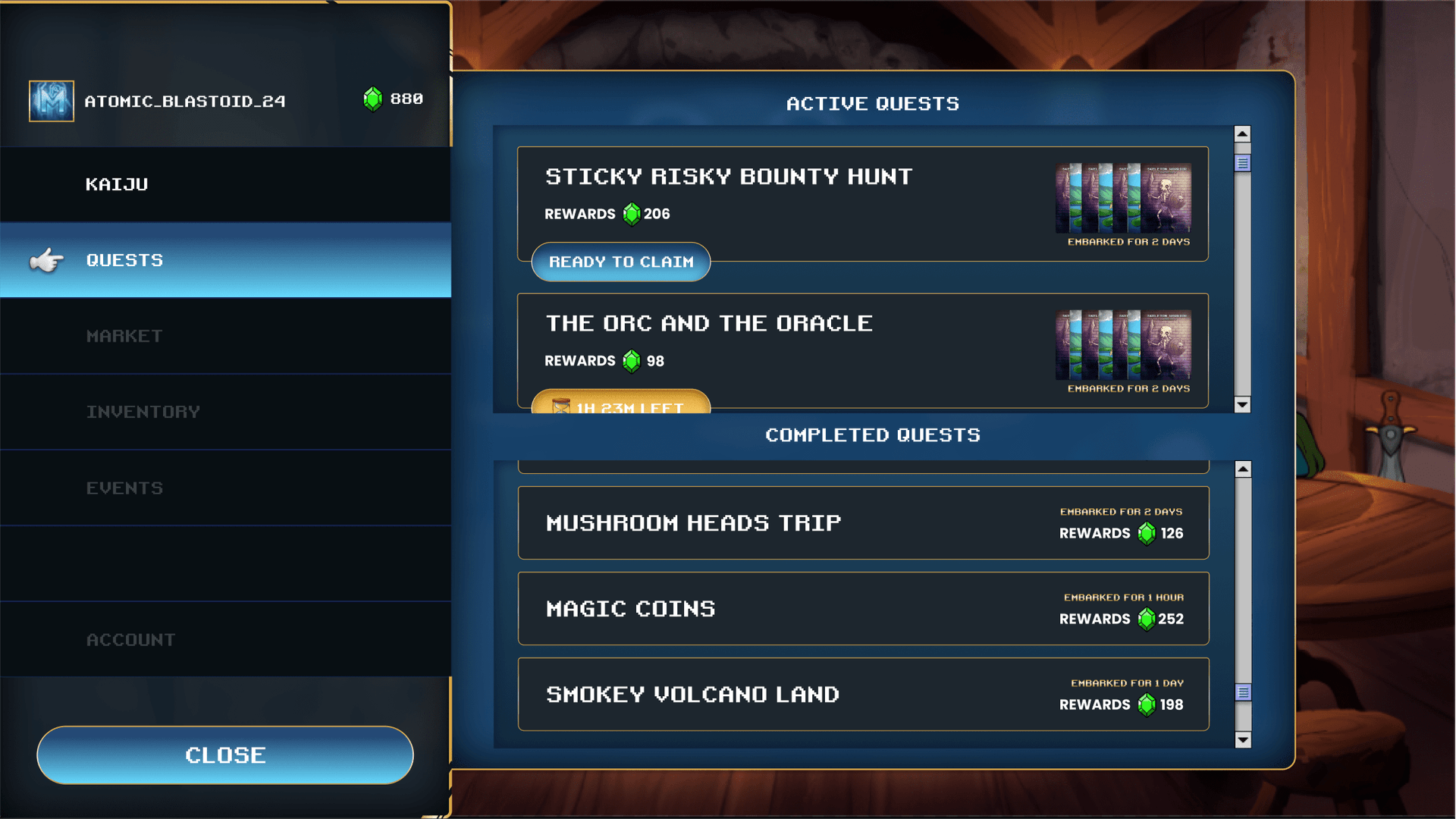The image size is (1456, 819).
Task: Open the Market menu entry
Action: pos(225,336)
